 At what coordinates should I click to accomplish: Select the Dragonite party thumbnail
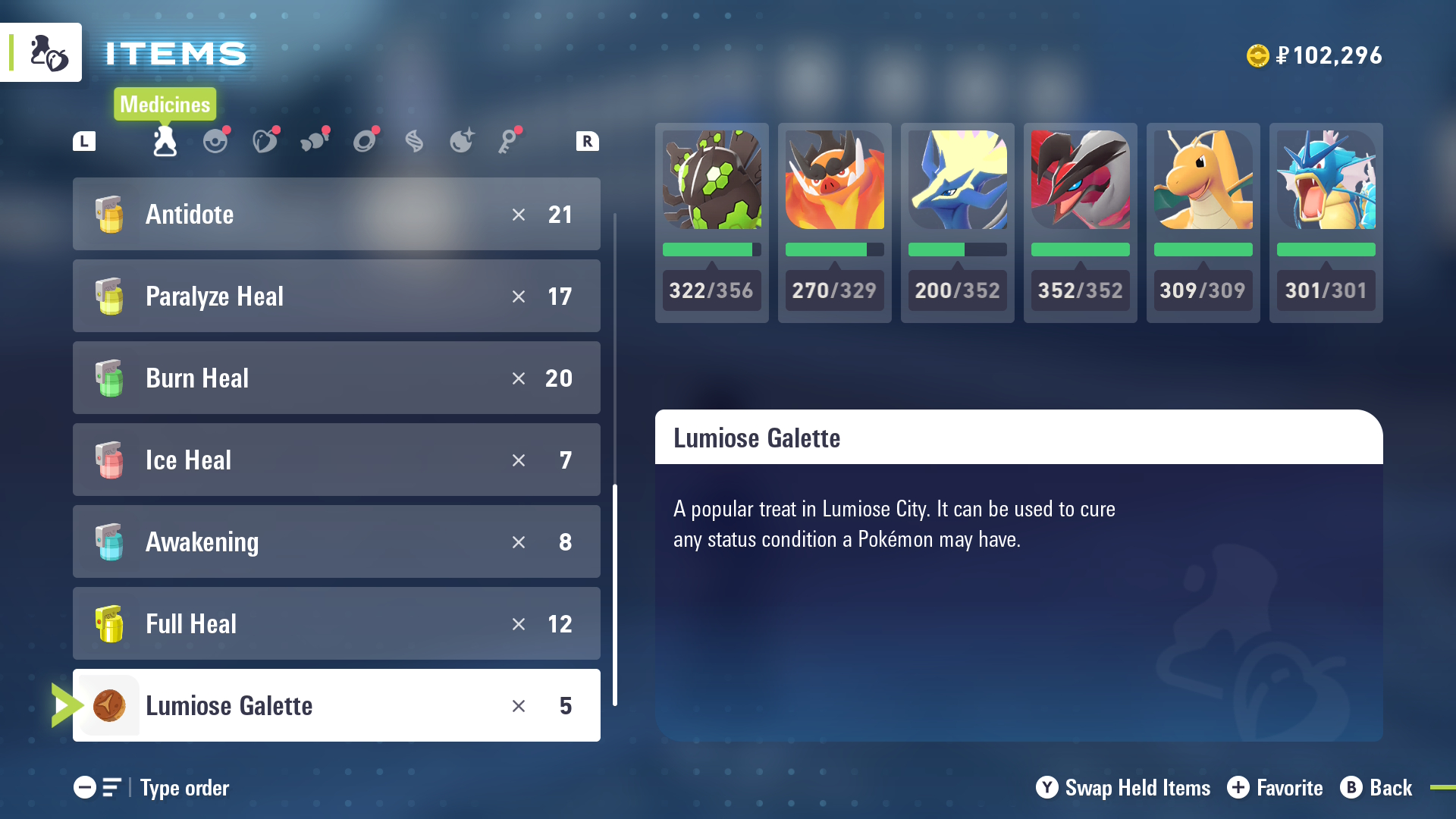point(1203,180)
